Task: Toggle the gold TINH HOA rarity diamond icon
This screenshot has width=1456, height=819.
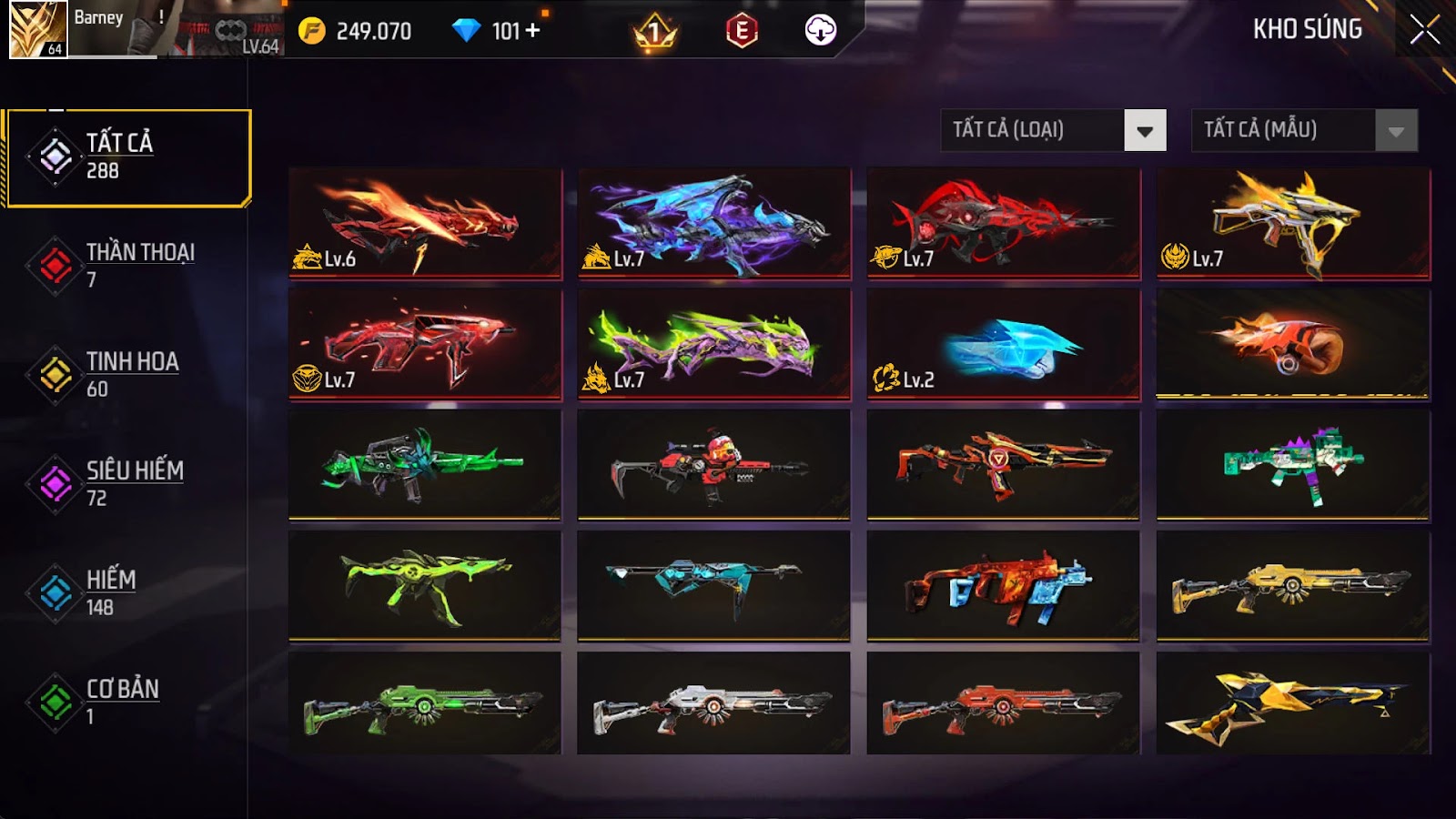Action: 56,371
